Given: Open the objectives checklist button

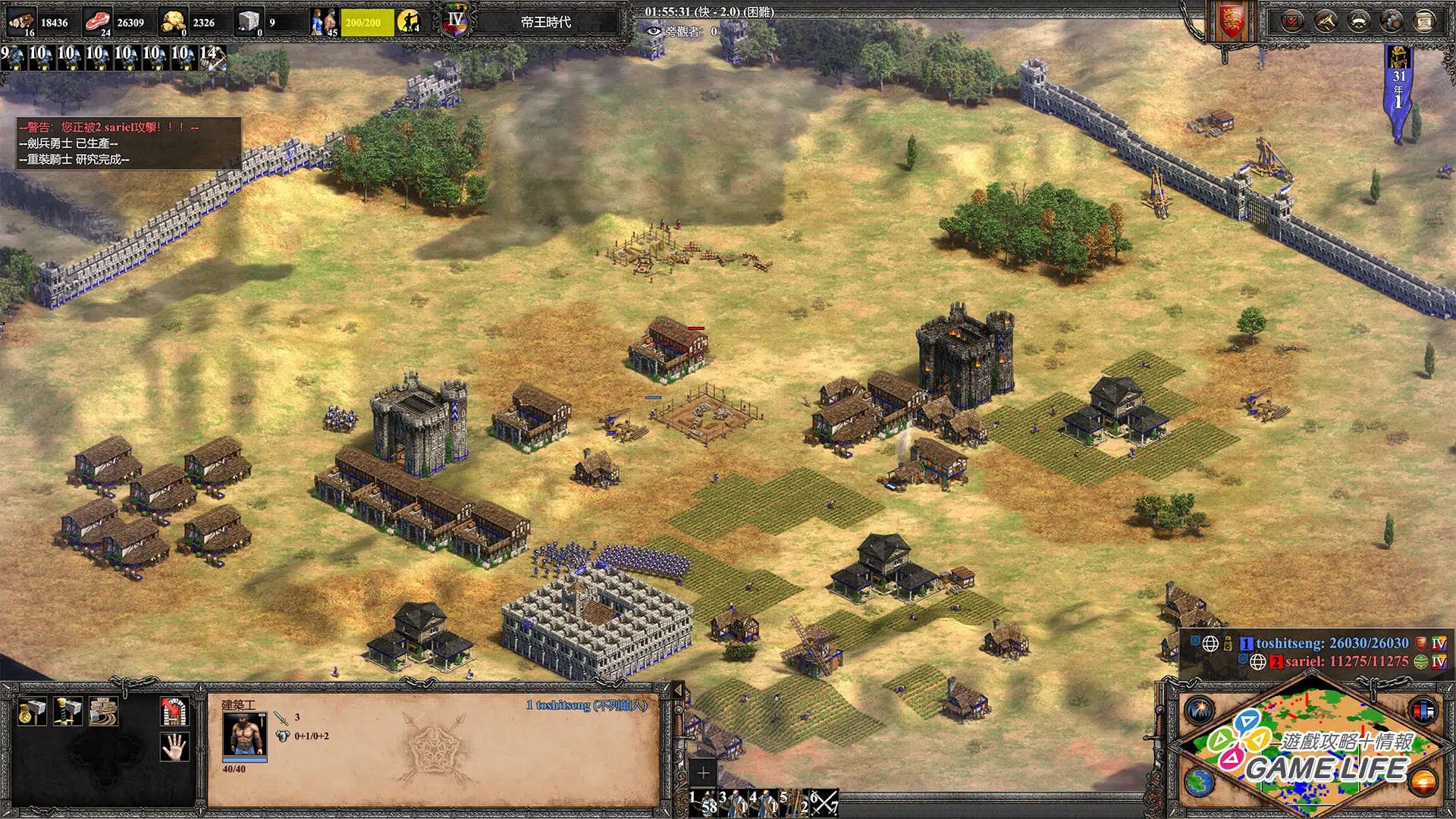Looking at the screenshot, I should (x=1292, y=22).
